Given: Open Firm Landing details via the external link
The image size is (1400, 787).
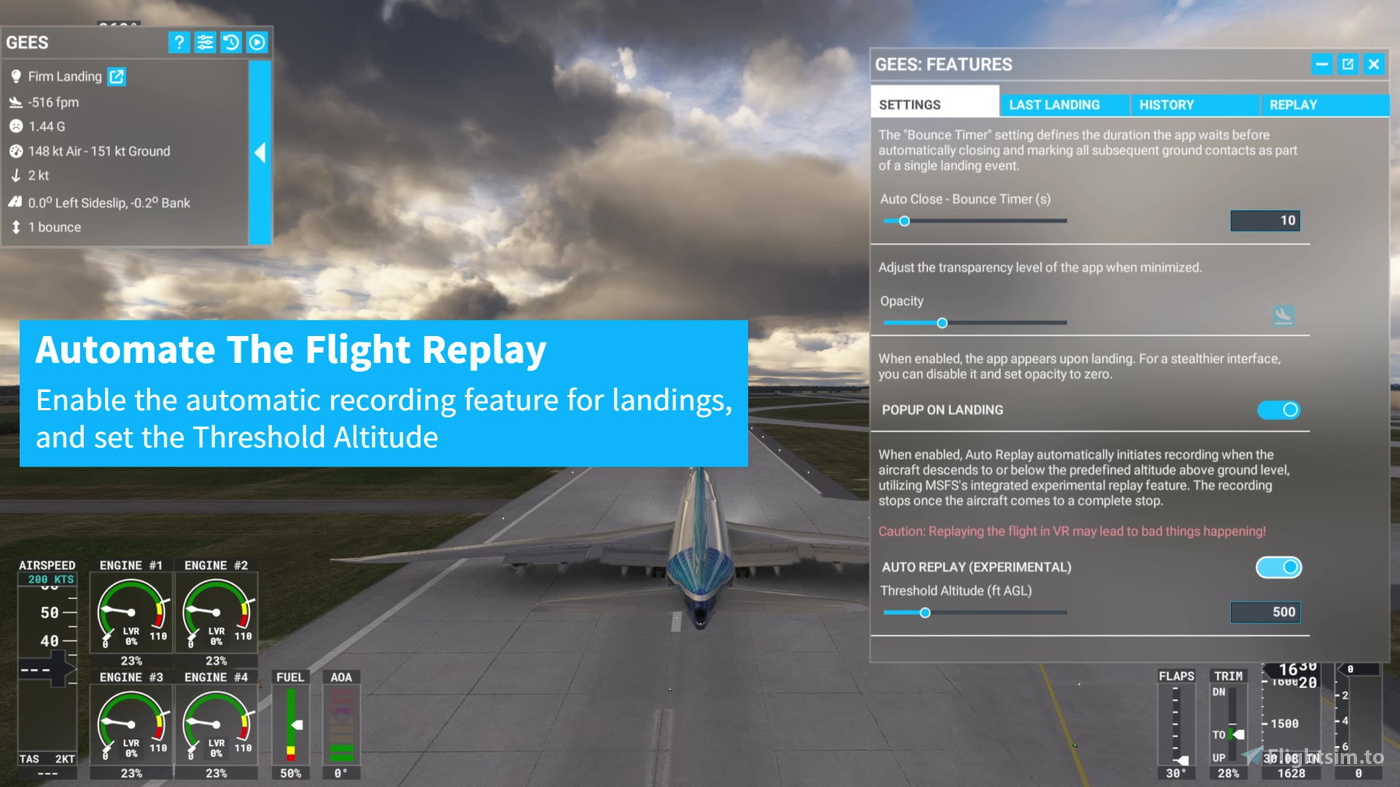Looking at the screenshot, I should tap(115, 76).
